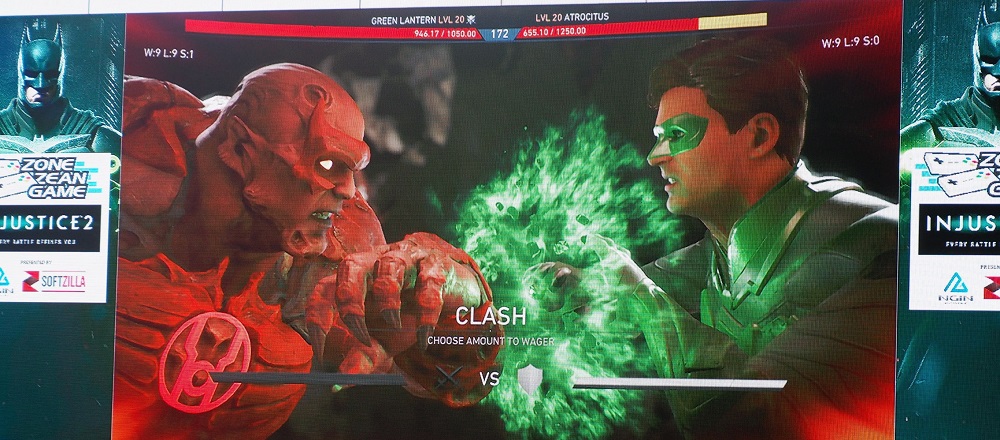Click the crossed swords clash icon
1000x440 pixels.
pos(450,378)
